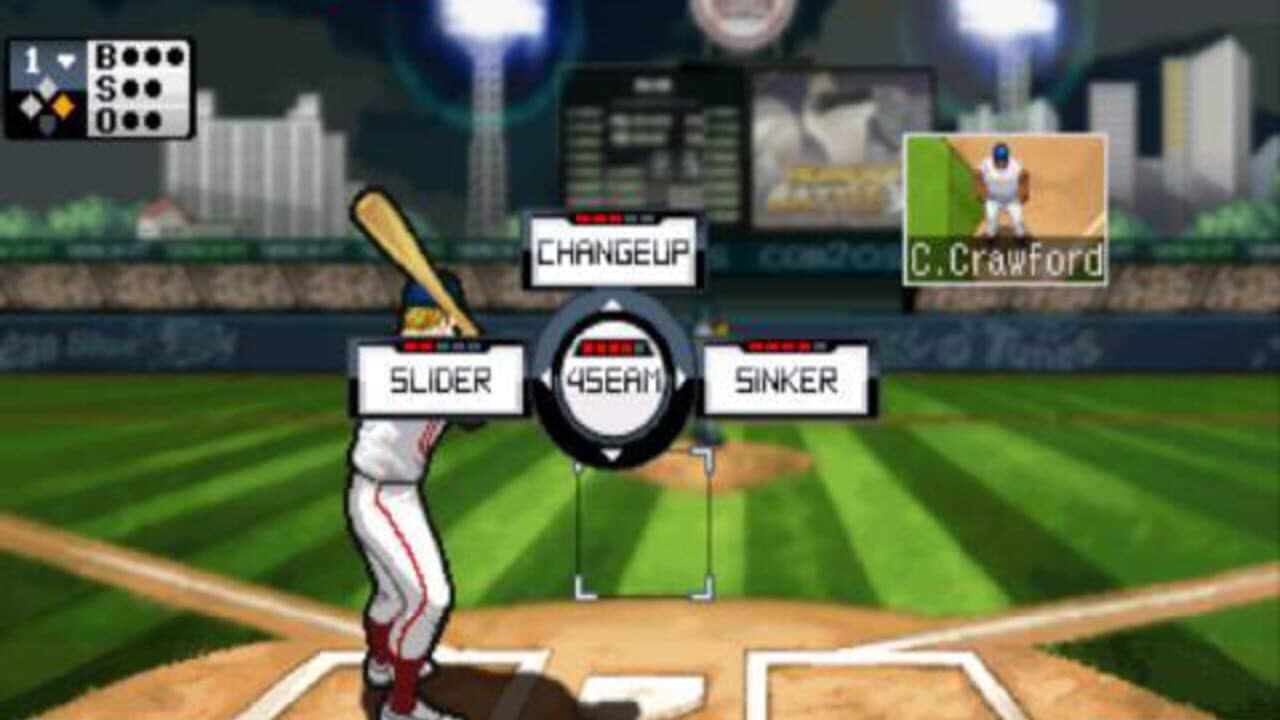Select the highlighted orange base on the diamond
Viewport: 1280px width, 720px height.
click(x=63, y=105)
